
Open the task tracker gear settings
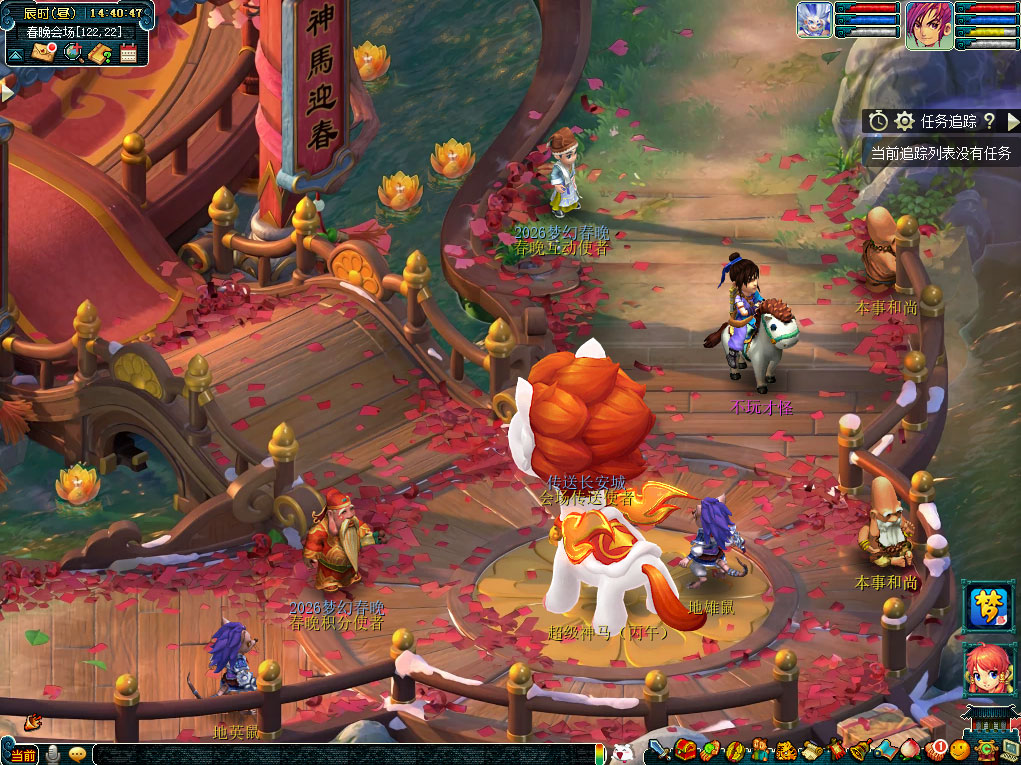tap(905, 121)
